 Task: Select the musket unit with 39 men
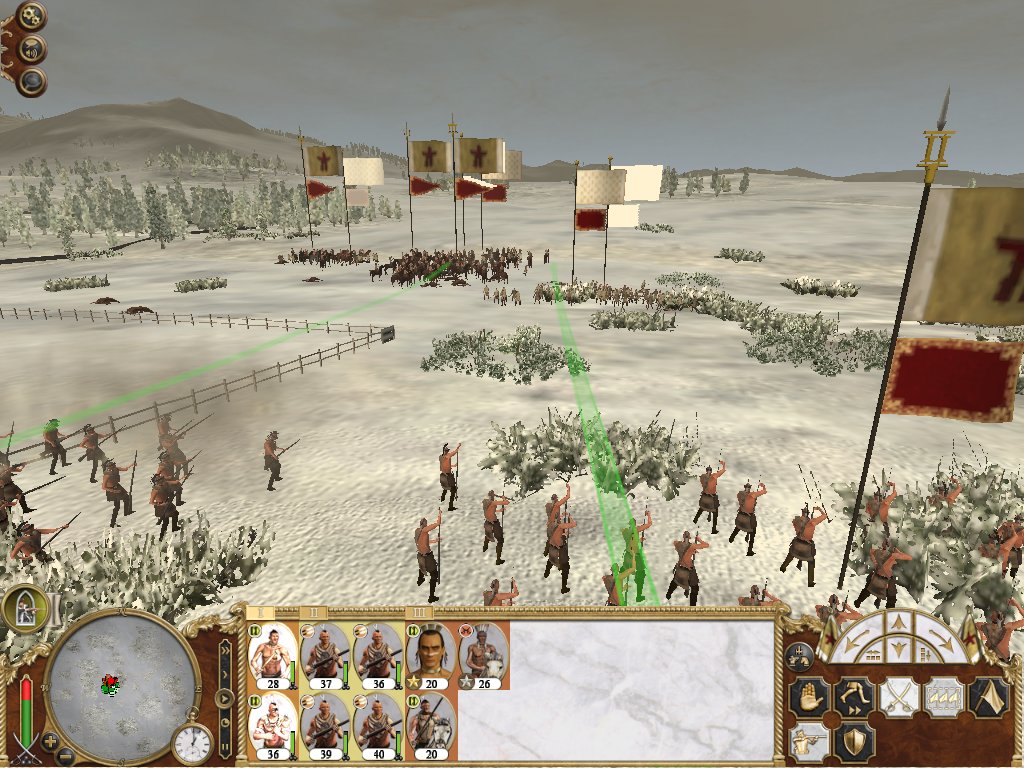pyautogui.click(x=324, y=724)
